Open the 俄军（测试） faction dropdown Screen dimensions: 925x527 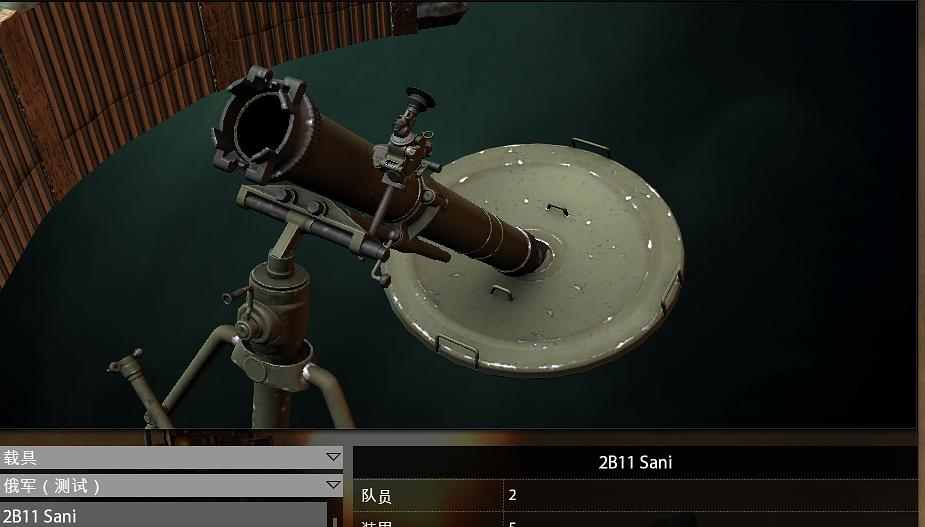pyautogui.click(x=171, y=486)
